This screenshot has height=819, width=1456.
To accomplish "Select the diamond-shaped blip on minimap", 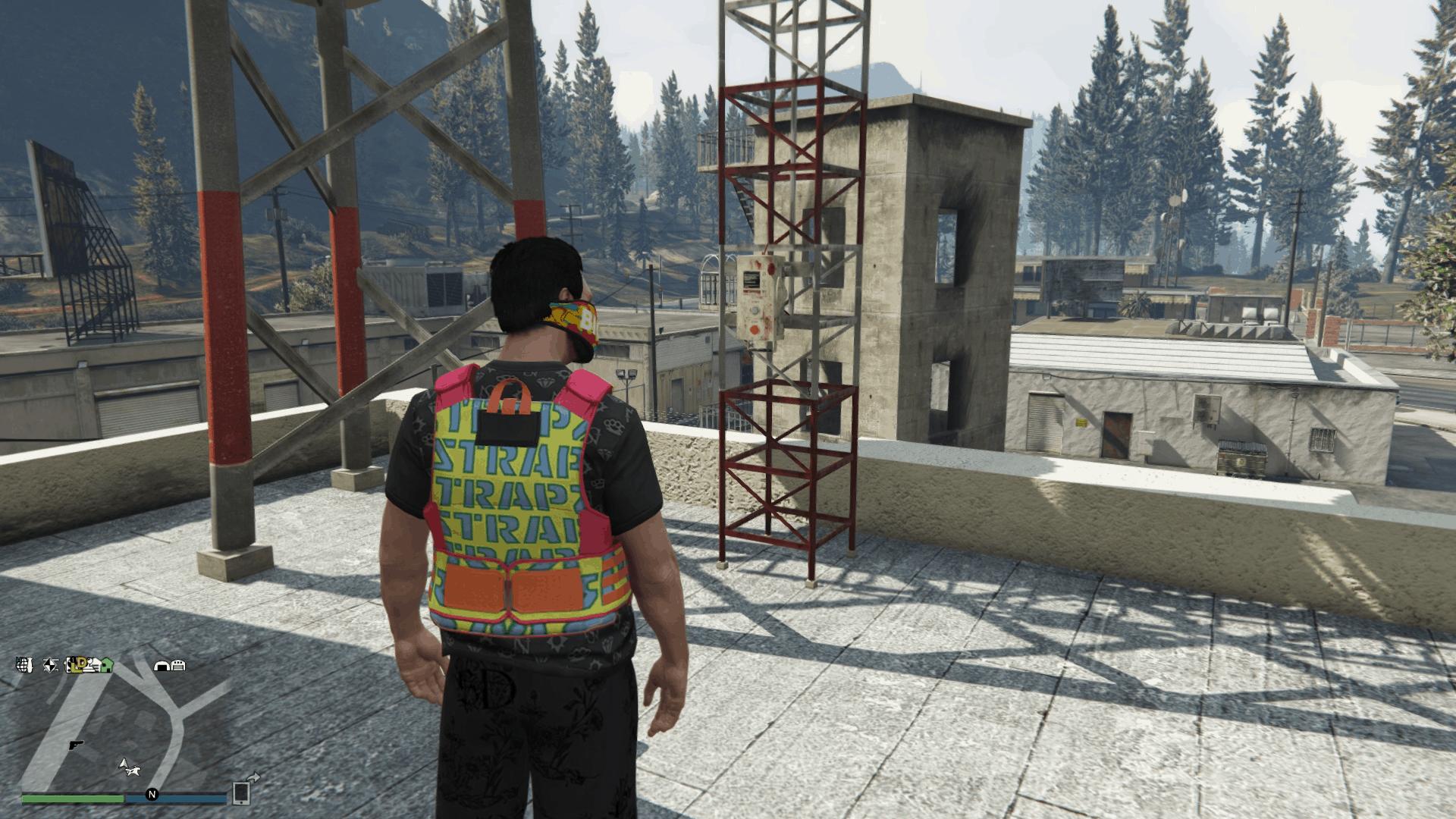I will 51,665.
